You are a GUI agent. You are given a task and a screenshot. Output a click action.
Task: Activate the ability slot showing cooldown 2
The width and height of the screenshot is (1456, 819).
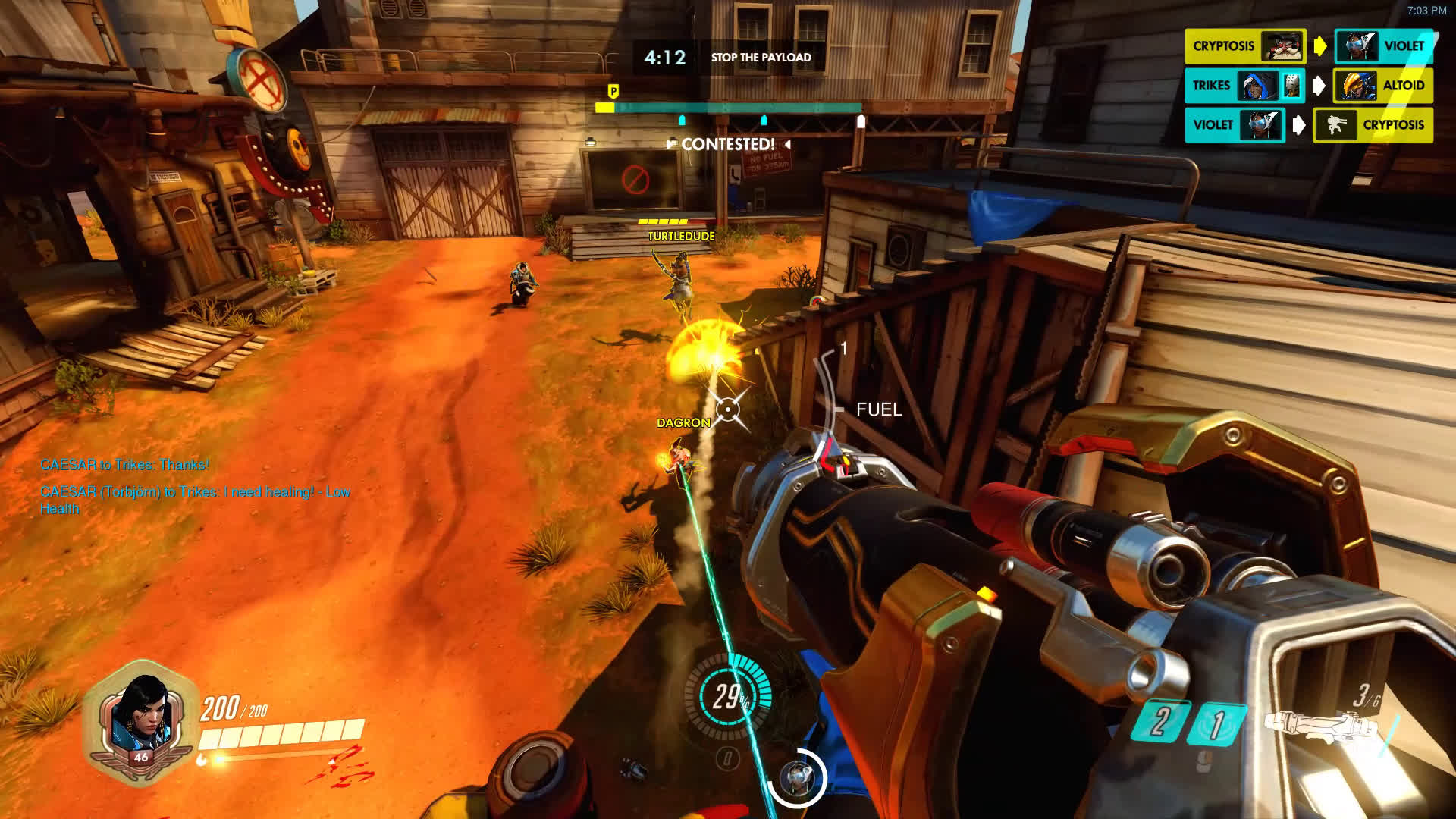(1158, 721)
